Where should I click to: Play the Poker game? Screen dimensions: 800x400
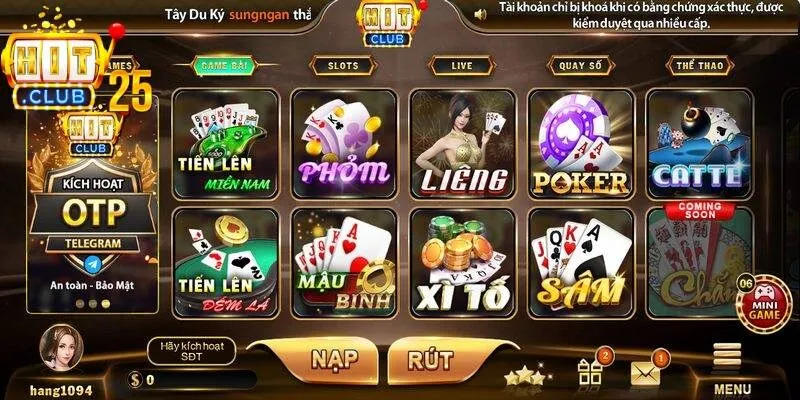pos(580,143)
